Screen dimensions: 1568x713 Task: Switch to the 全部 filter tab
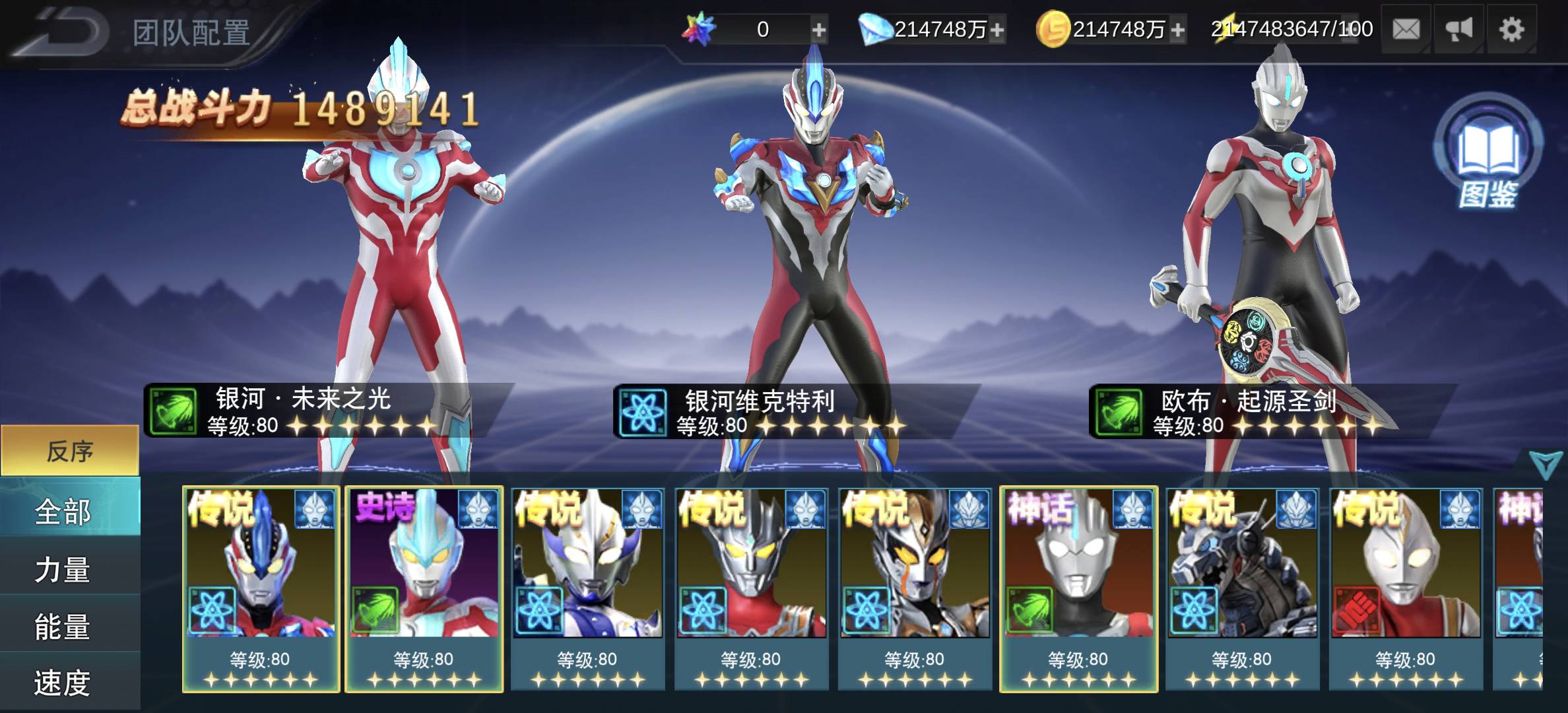click(70, 512)
